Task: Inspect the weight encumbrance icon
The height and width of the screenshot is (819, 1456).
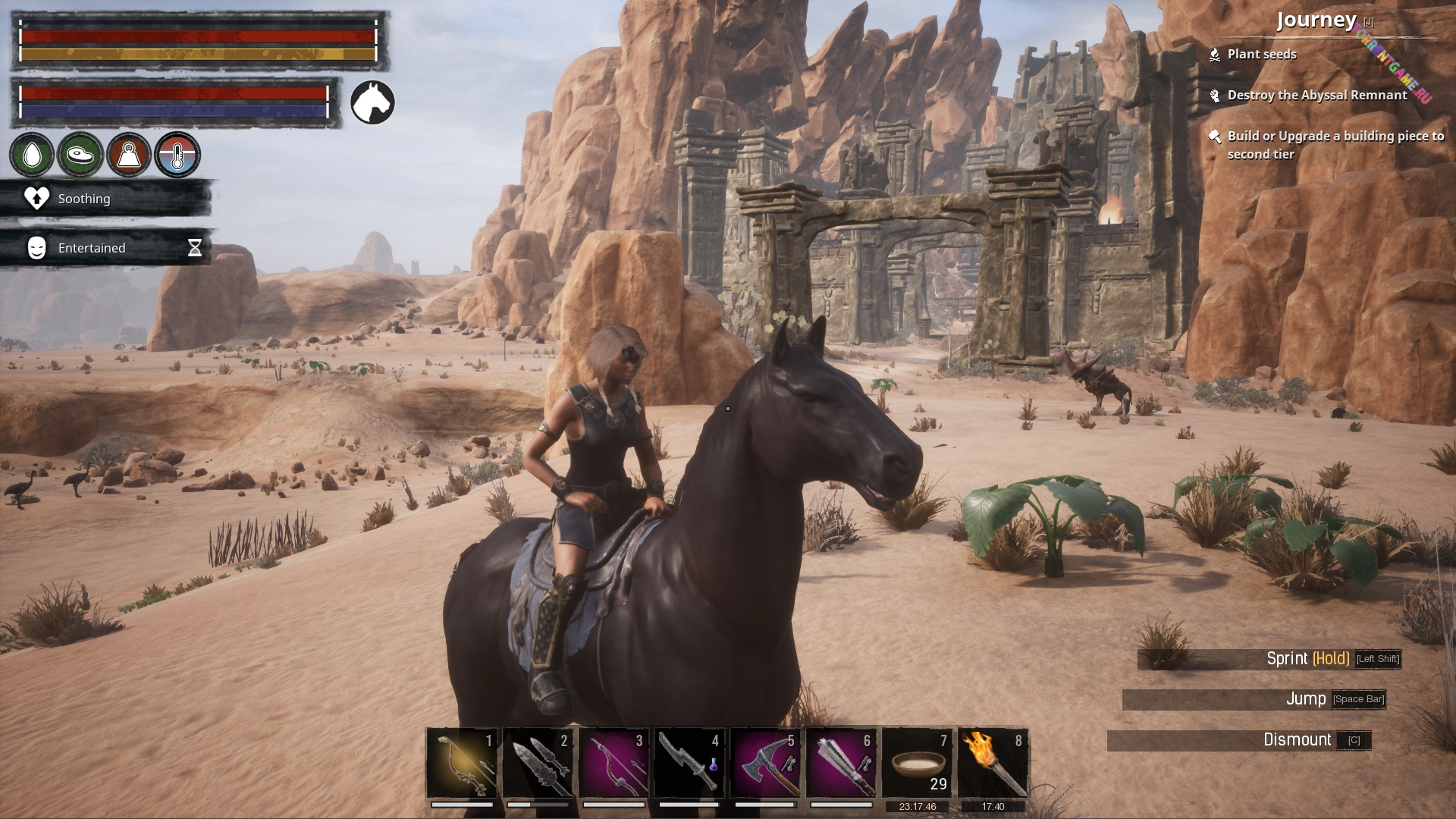Action: (x=129, y=155)
